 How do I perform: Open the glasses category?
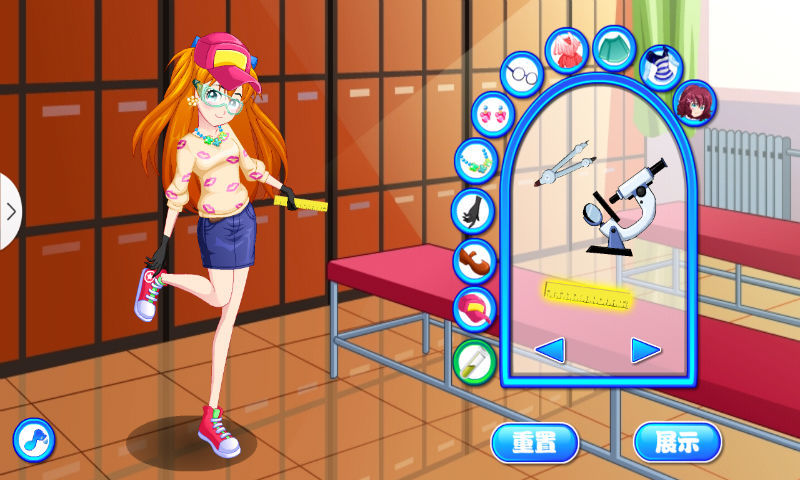(521, 74)
